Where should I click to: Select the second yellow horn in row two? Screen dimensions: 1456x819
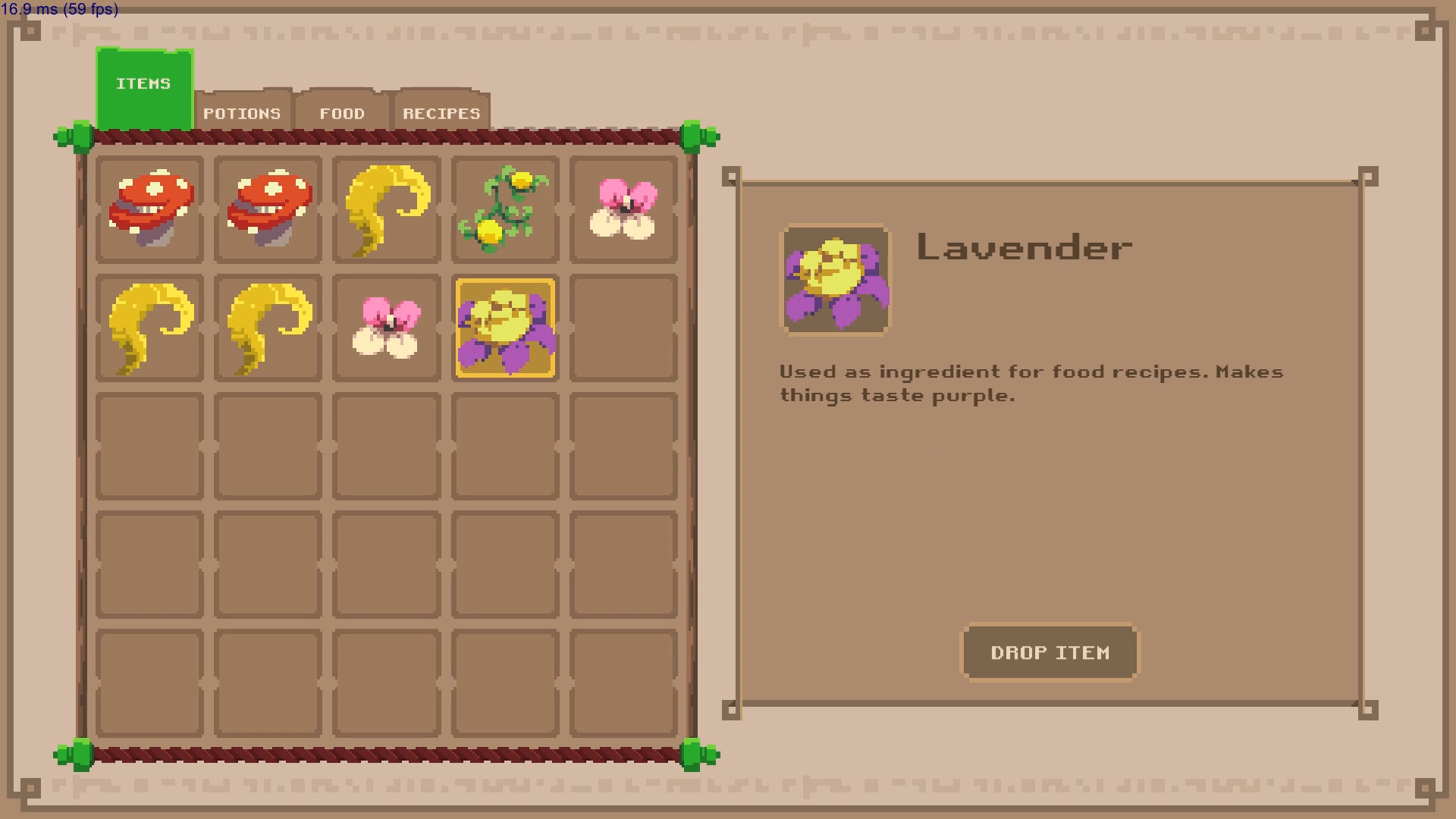point(268,328)
